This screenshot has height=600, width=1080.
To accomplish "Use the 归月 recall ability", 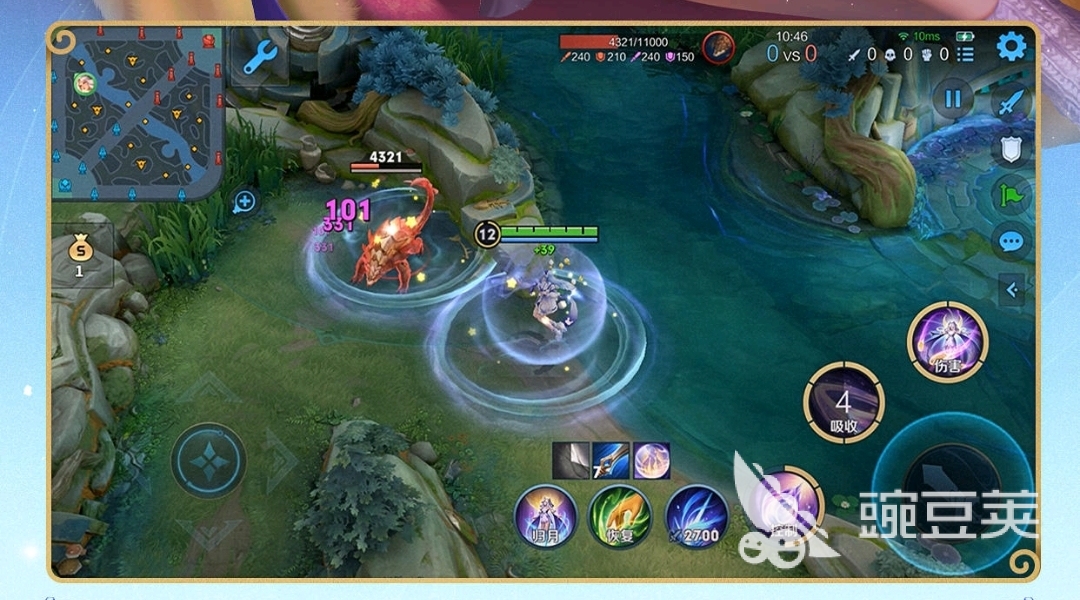I will [545, 516].
